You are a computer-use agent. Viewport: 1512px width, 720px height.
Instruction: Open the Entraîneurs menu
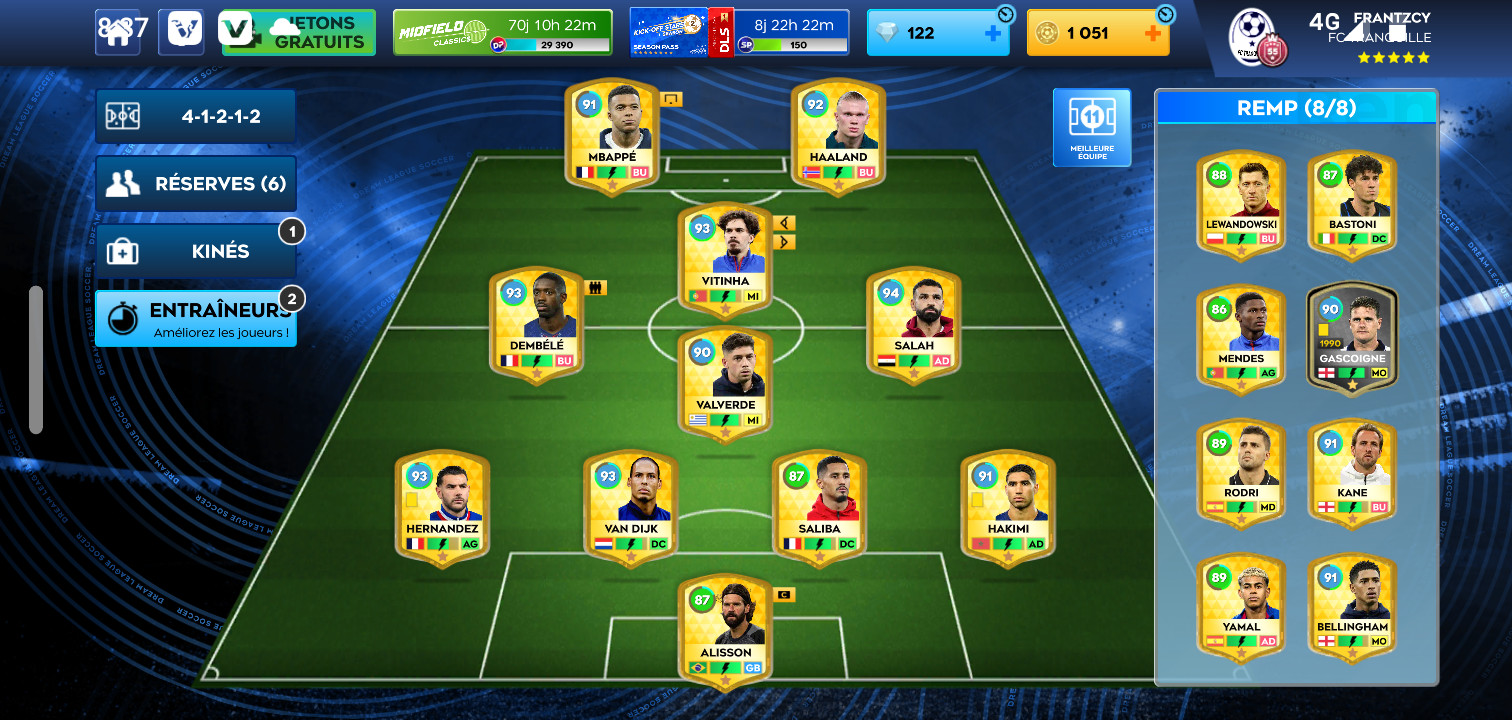tap(196, 319)
